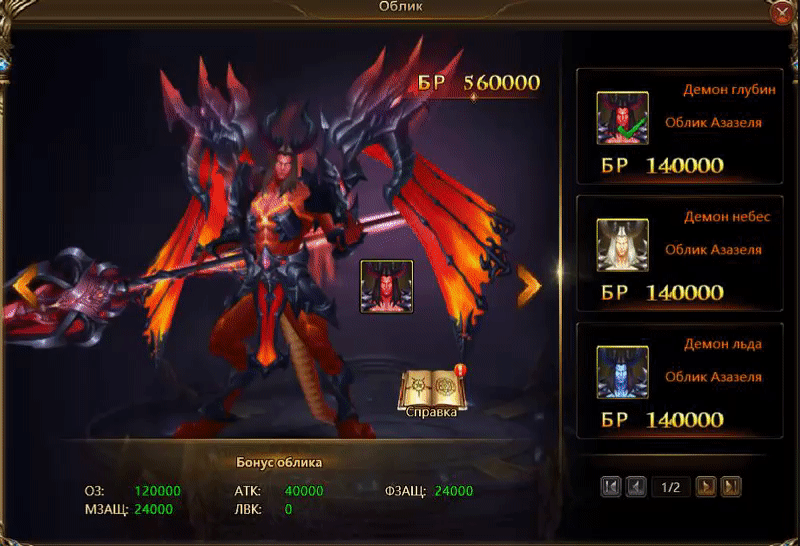
Task: Jump to the last appearance list page
Action: [x=731, y=487]
